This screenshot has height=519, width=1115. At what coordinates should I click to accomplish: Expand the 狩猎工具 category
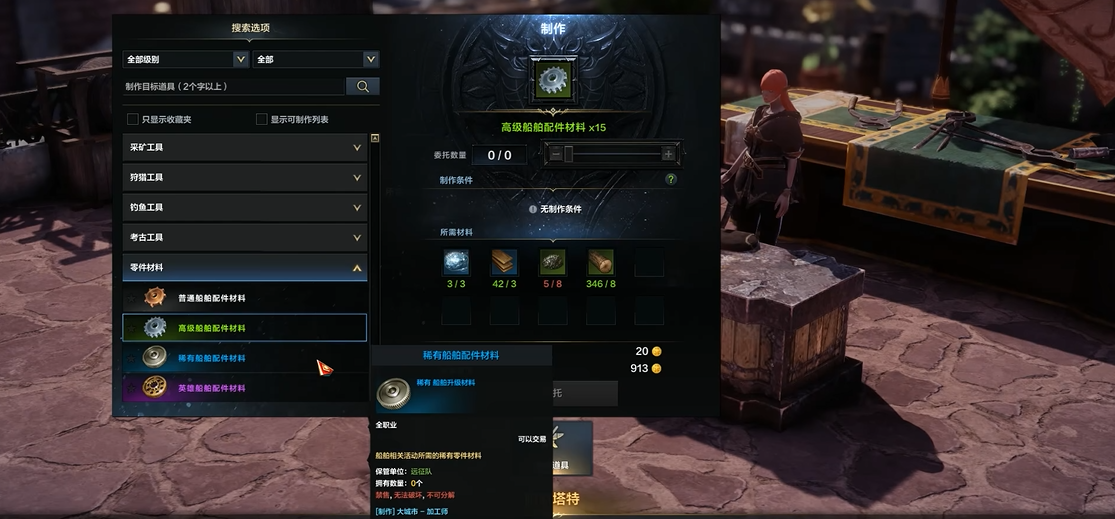click(245, 178)
